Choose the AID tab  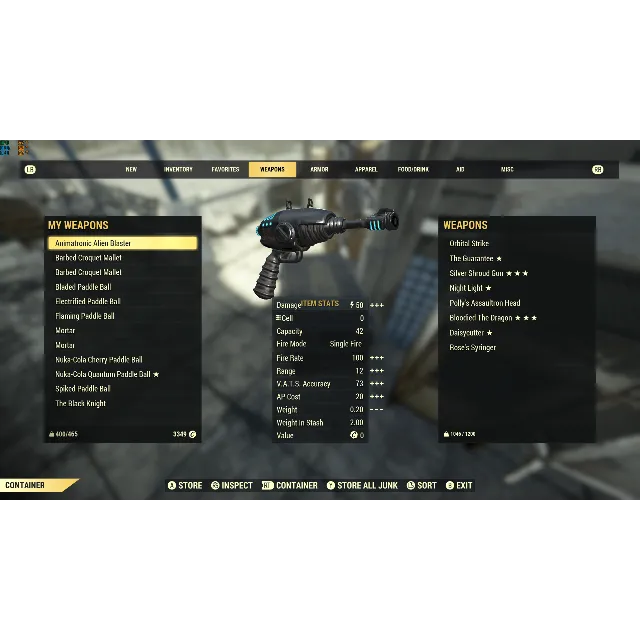[460, 170]
